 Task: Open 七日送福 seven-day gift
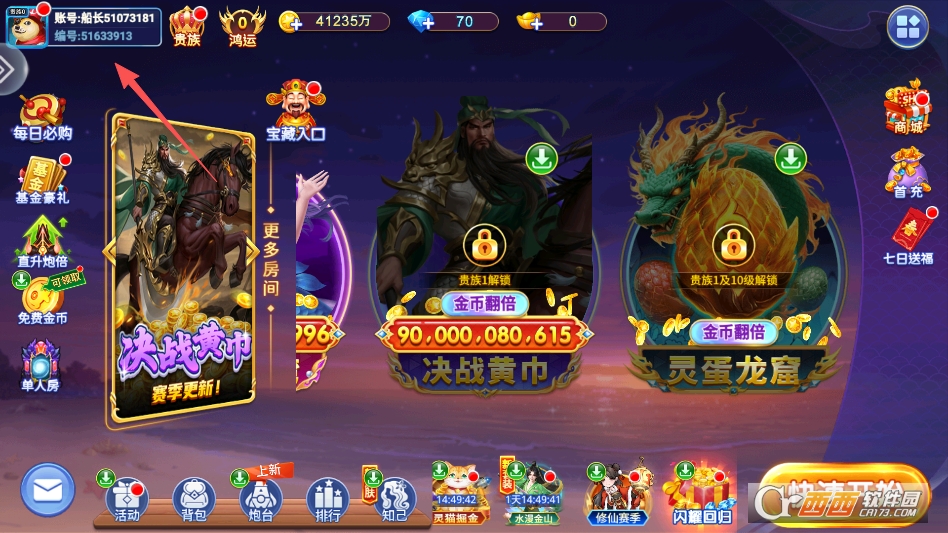click(x=908, y=237)
